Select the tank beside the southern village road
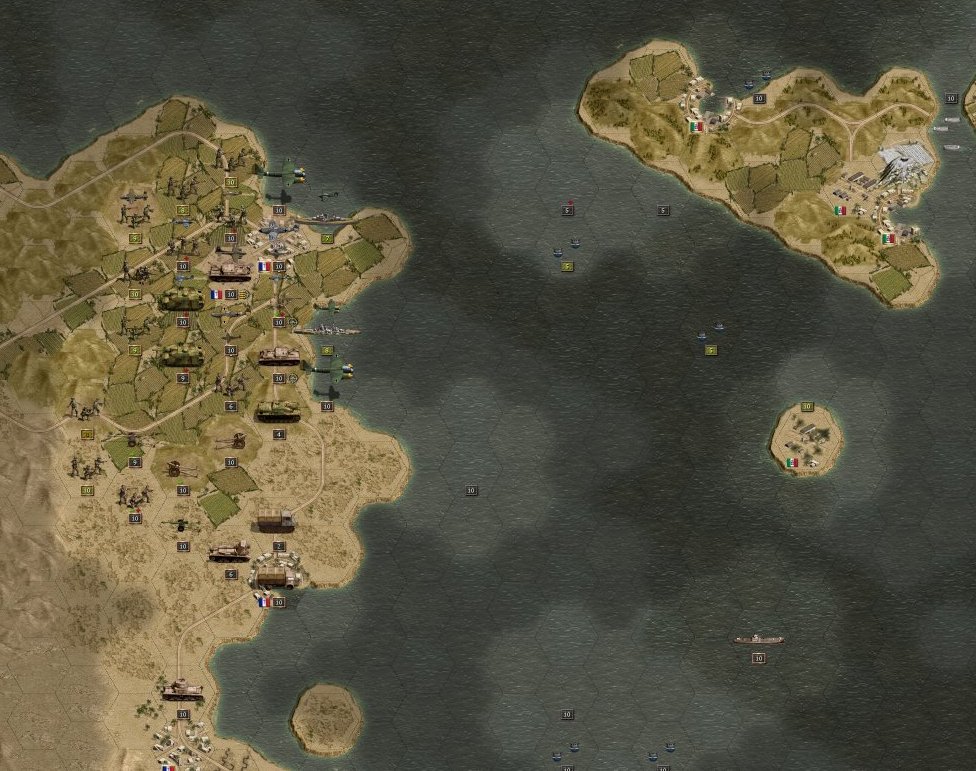 [183, 690]
